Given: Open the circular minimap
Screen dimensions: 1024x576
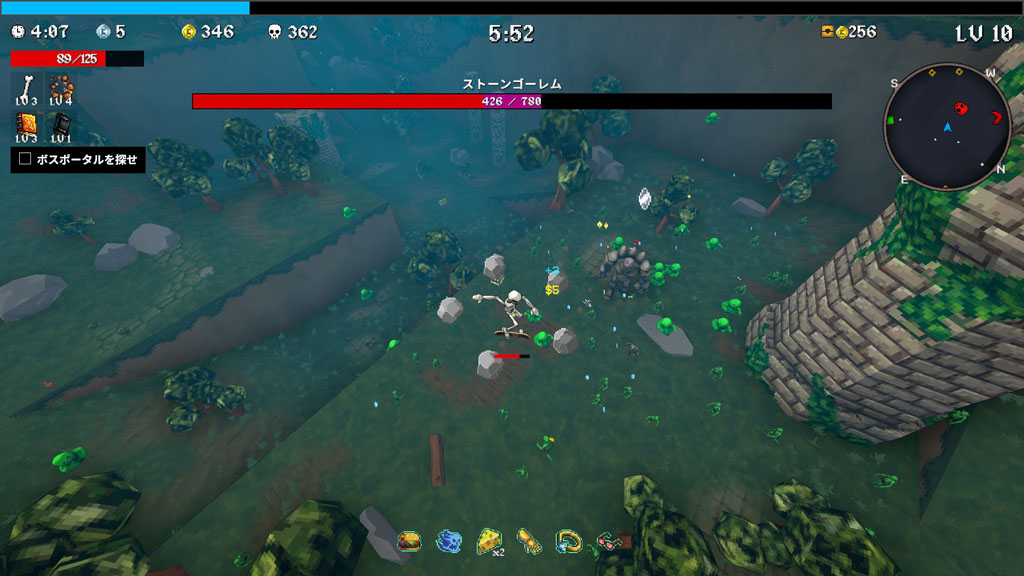Looking at the screenshot, I should 947,127.
